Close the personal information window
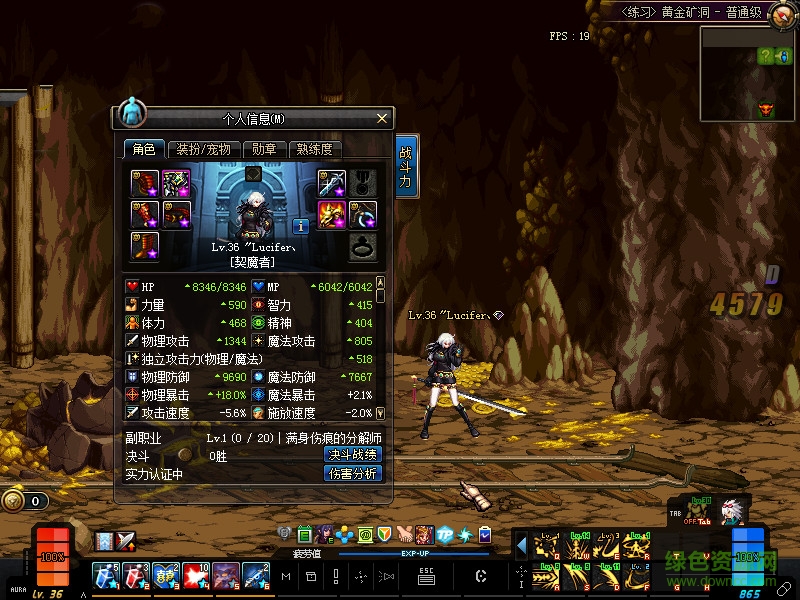The height and width of the screenshot is (600, 800). 381,119
